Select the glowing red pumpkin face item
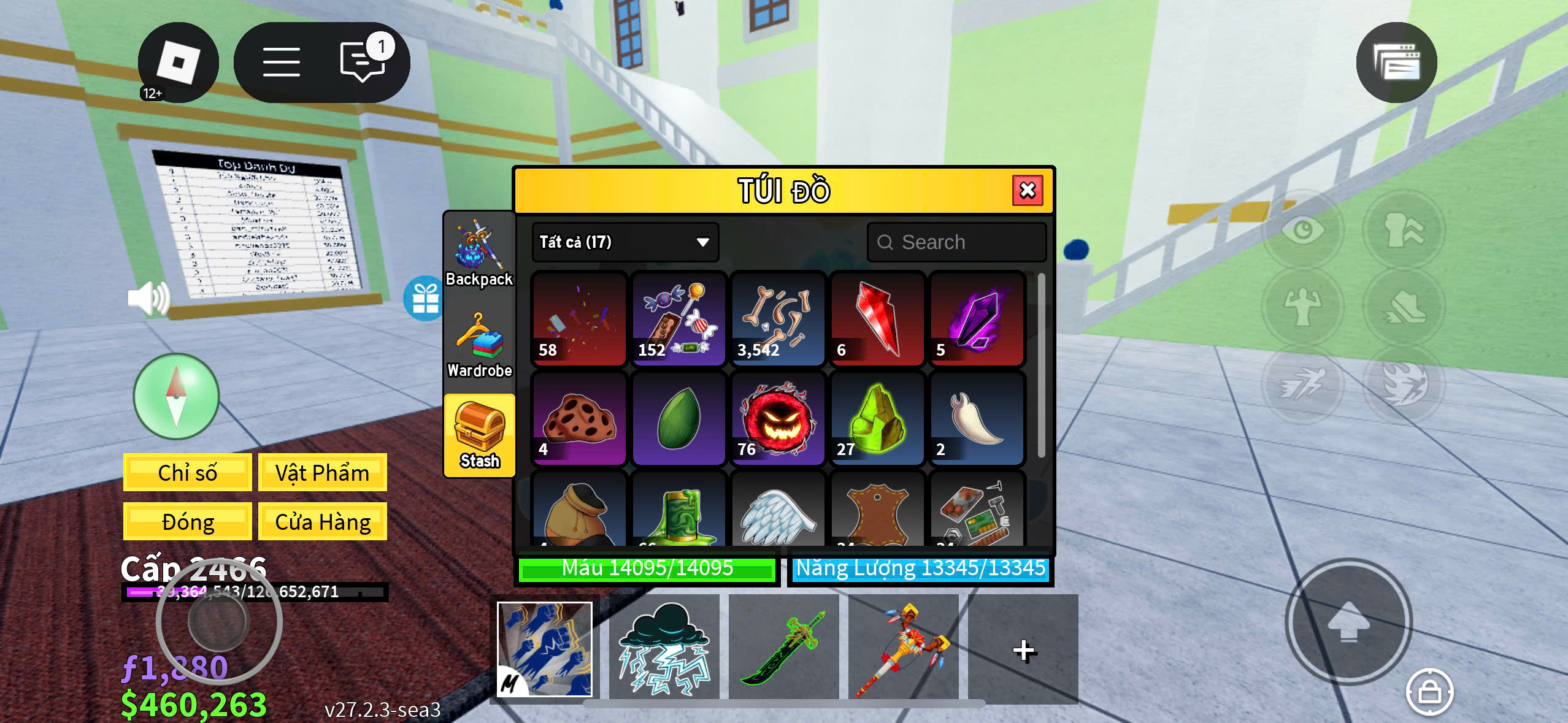 pyautogui.click(x=777, y=419)
